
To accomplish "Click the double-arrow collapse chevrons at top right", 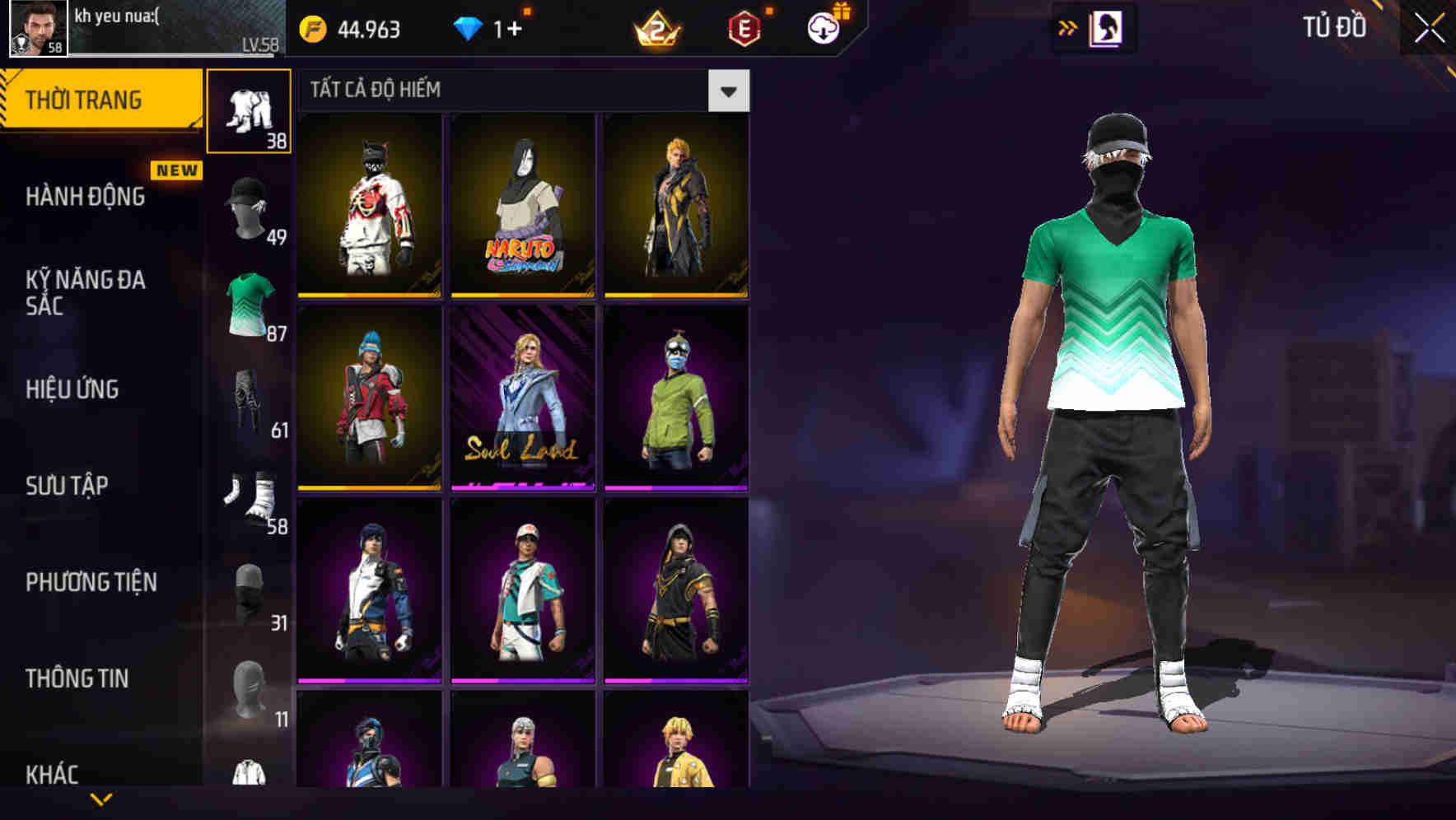I will click(1068, 26).
